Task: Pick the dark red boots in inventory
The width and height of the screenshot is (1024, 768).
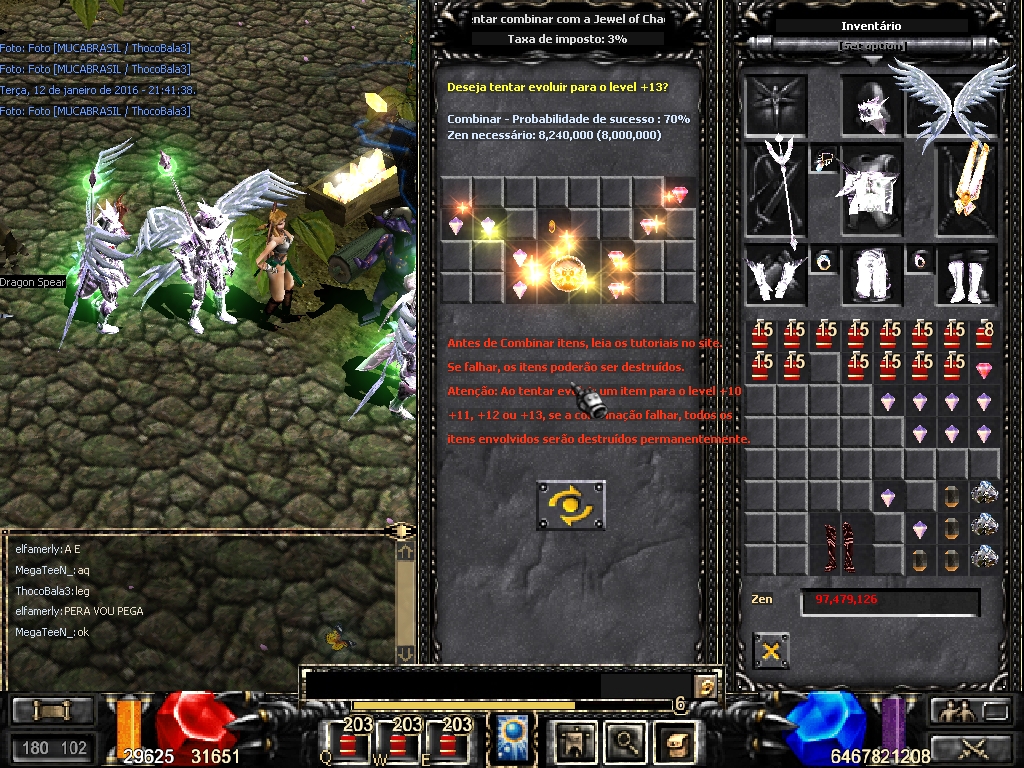Action: (840, 543)
